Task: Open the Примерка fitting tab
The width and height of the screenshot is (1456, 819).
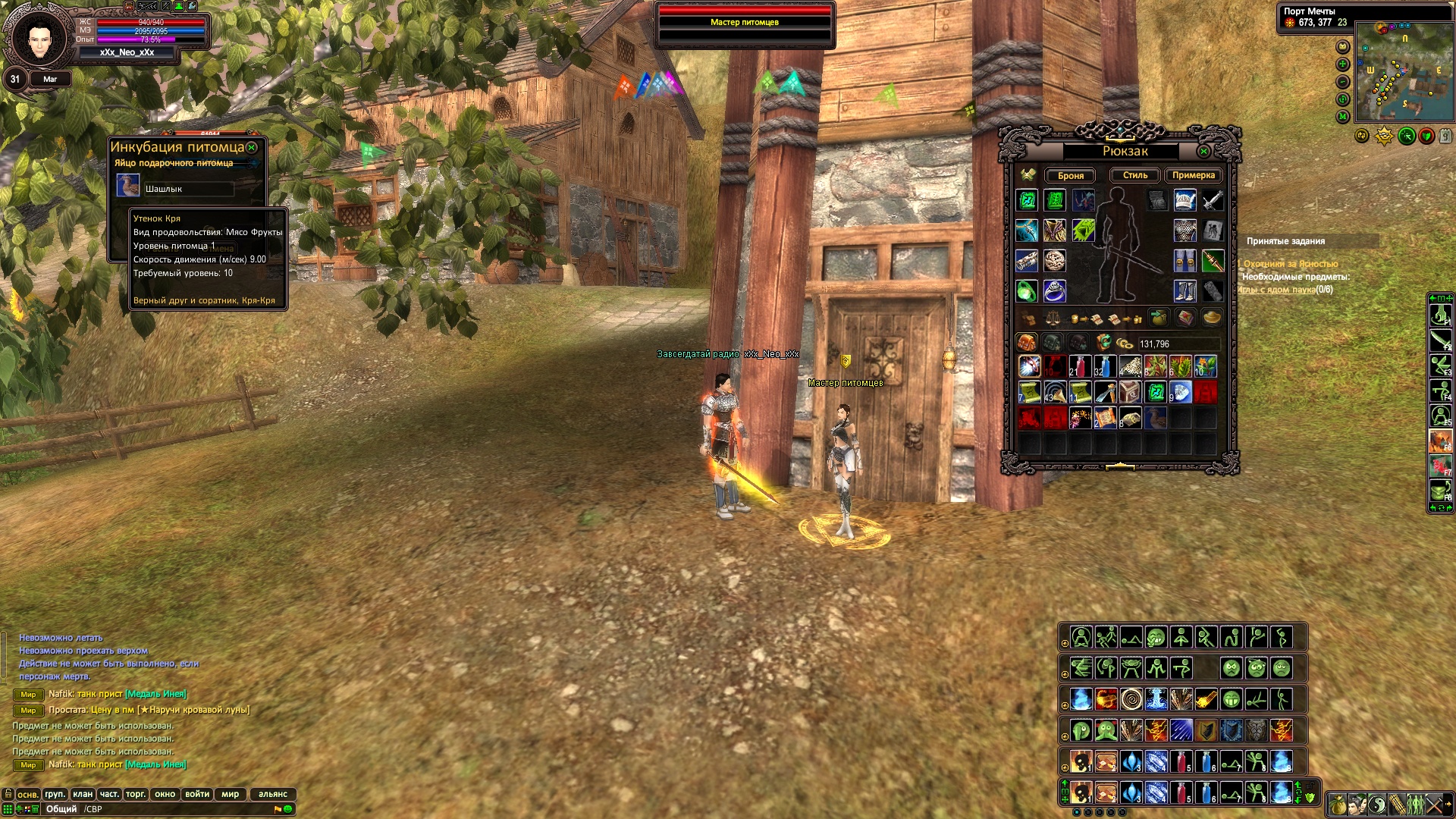Action: [1193, 175]
